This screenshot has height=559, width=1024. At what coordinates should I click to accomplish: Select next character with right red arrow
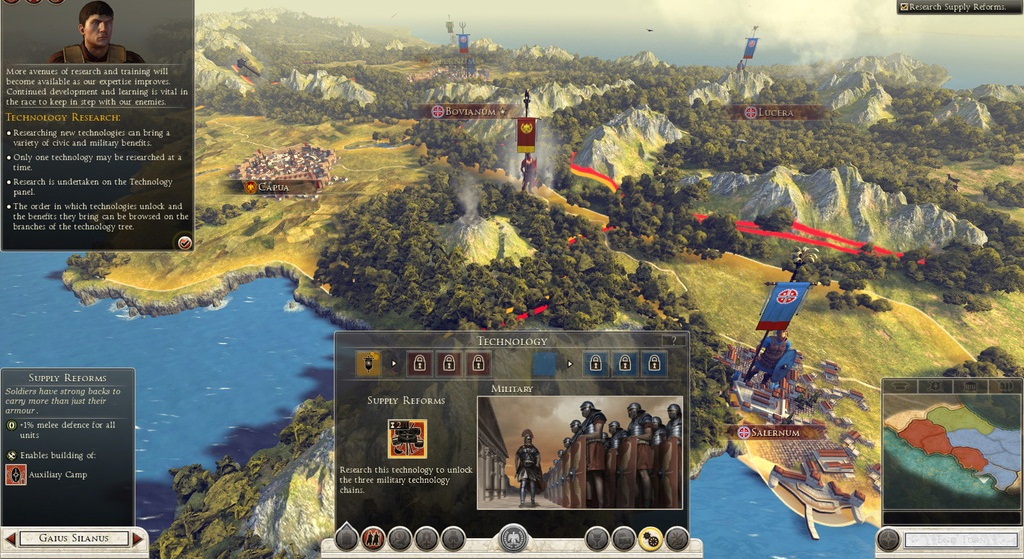[x=138, y=539]
